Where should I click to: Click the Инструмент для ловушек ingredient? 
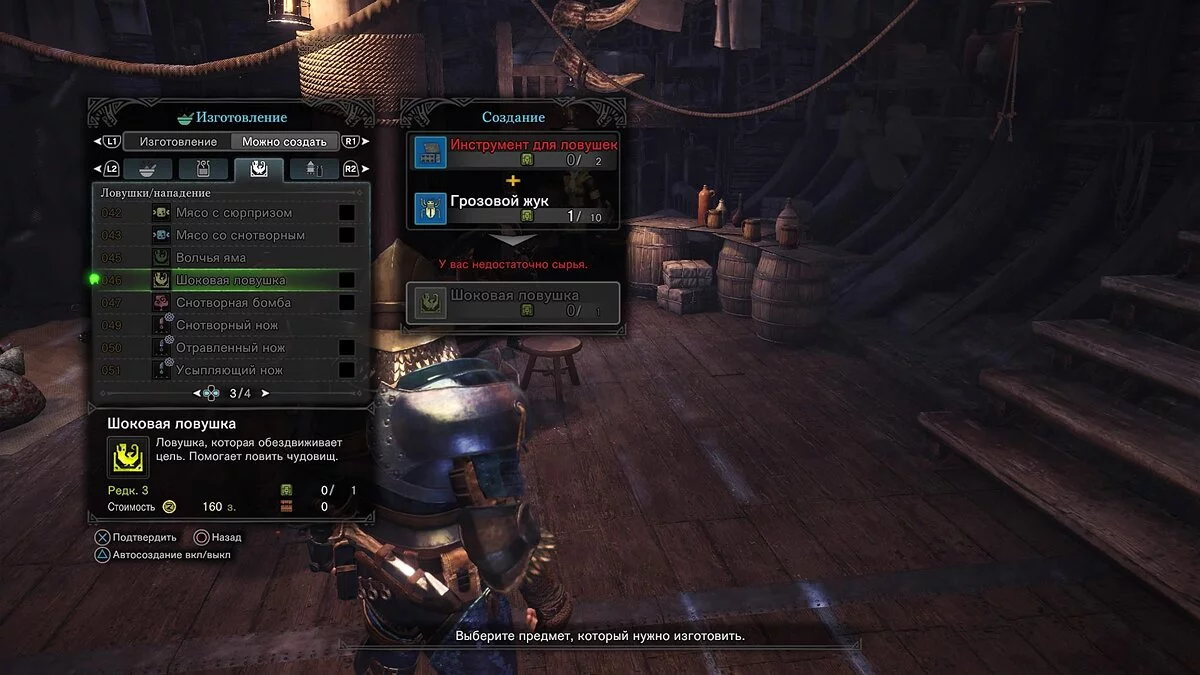pos(516,152)
